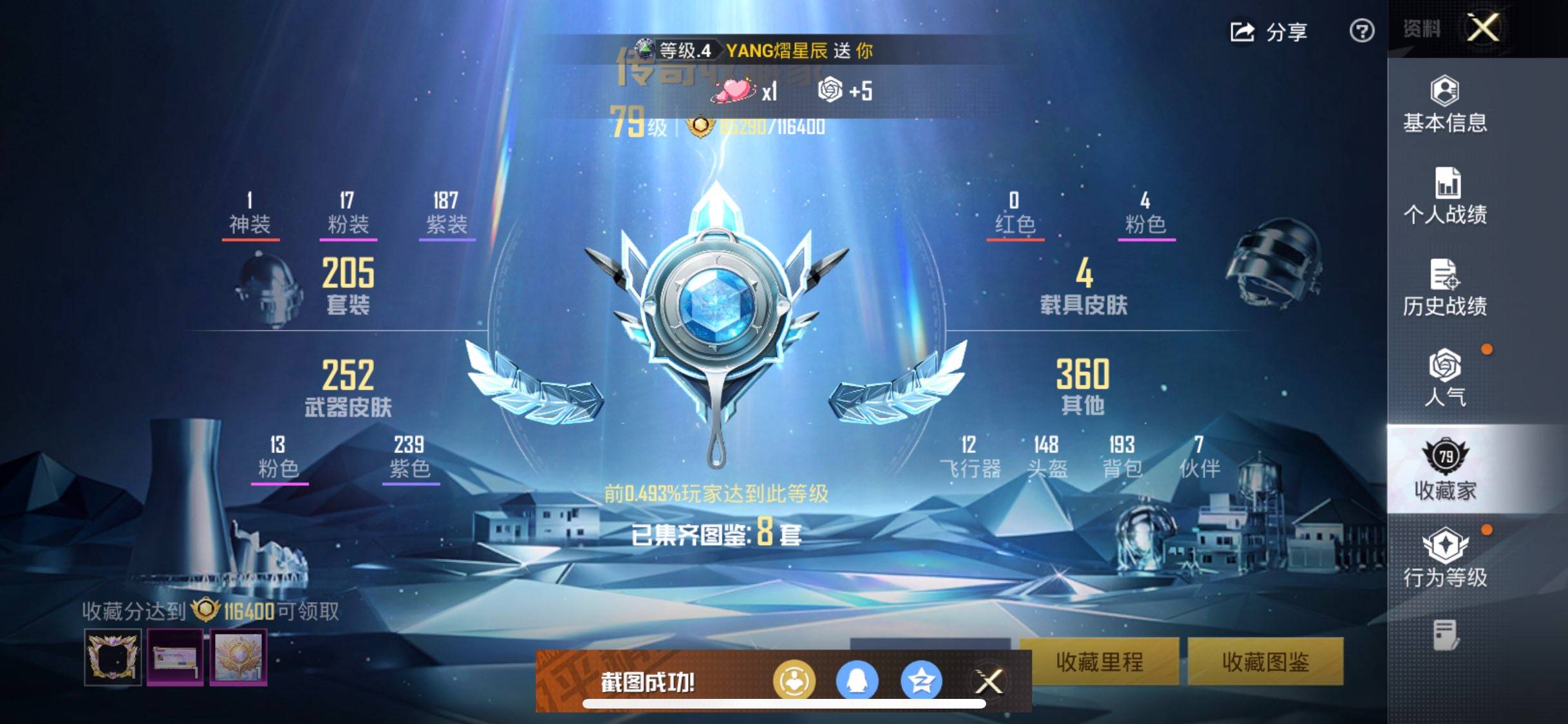Share screenshot via the QQ penguin icon

(x=857, y=681)
